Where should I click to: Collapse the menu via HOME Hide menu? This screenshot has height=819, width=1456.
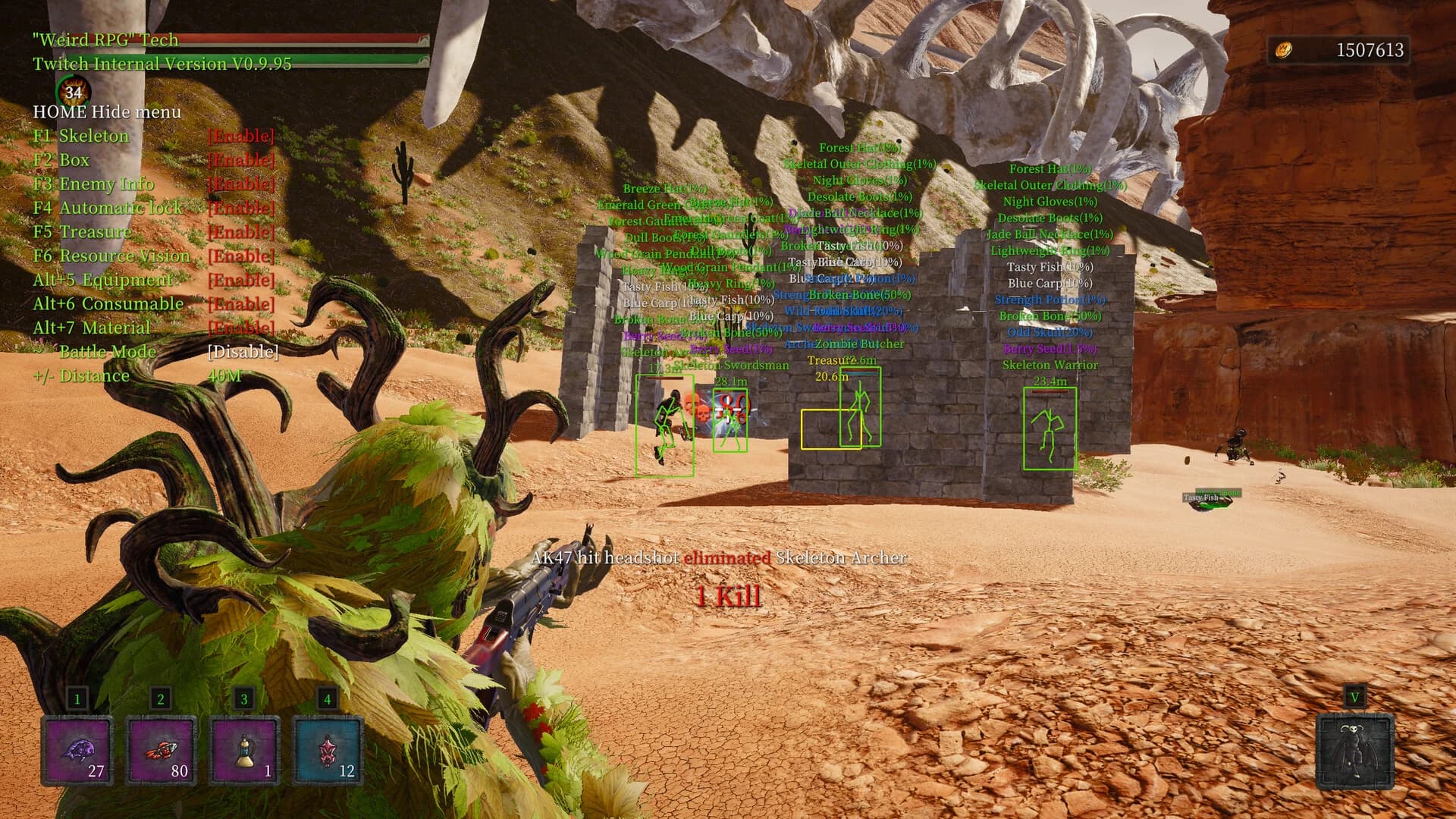106,111
